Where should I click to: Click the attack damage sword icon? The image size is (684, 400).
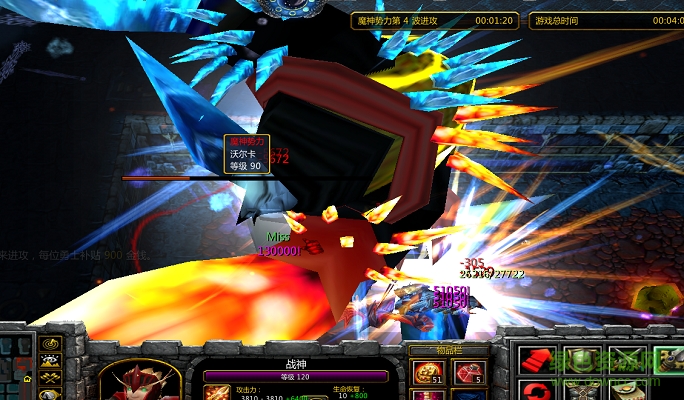(217, 392)
